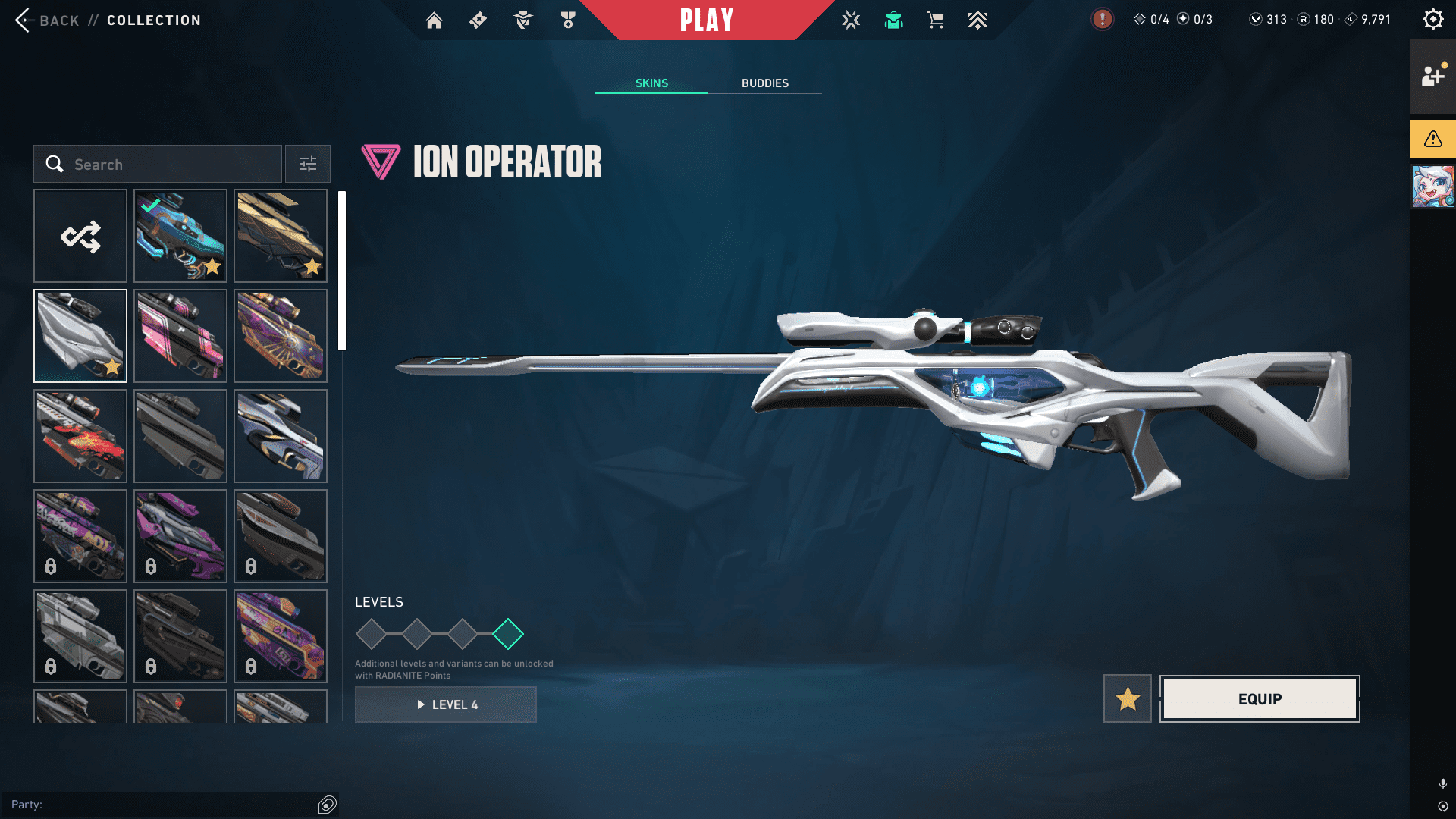This screenshot has width=1456, height=819.
Task: Pick the gold and black Operator skin
Action: coord(281,237)
